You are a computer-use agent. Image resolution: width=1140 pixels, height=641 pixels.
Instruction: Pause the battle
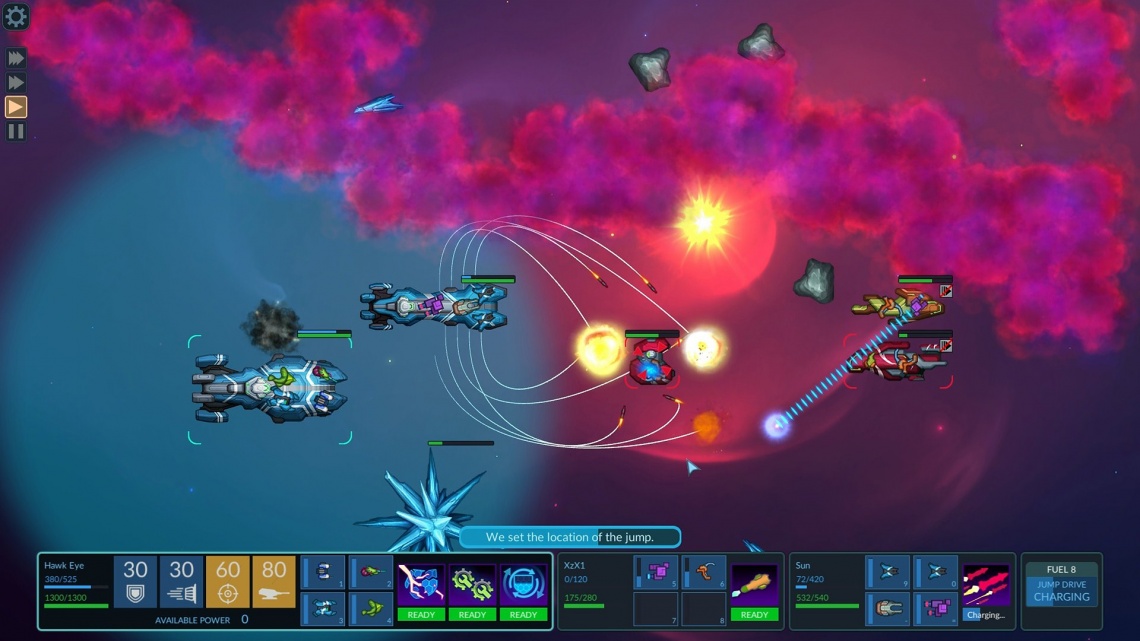[x=16, y=131]
